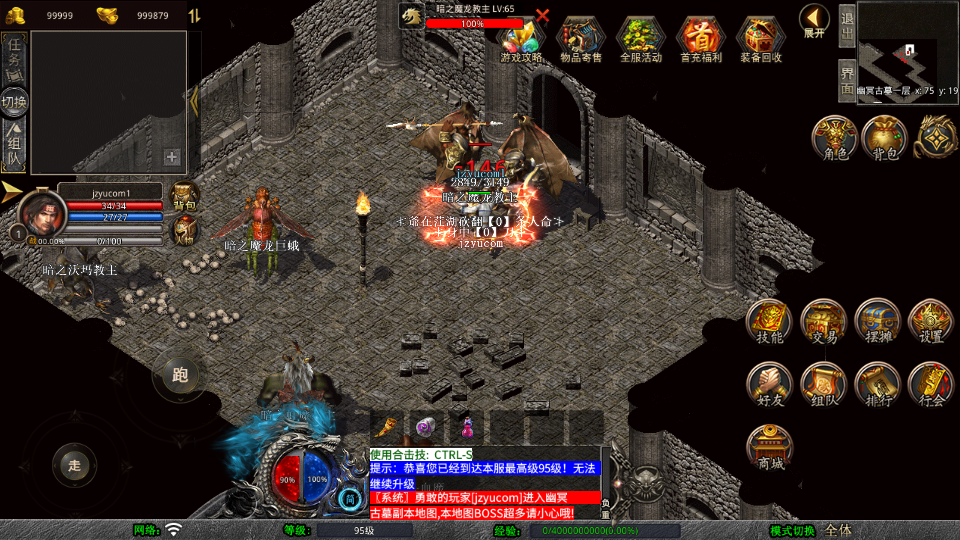Open the 设置 settings menu
Screen dimensions: 960x540
(930, 322)
